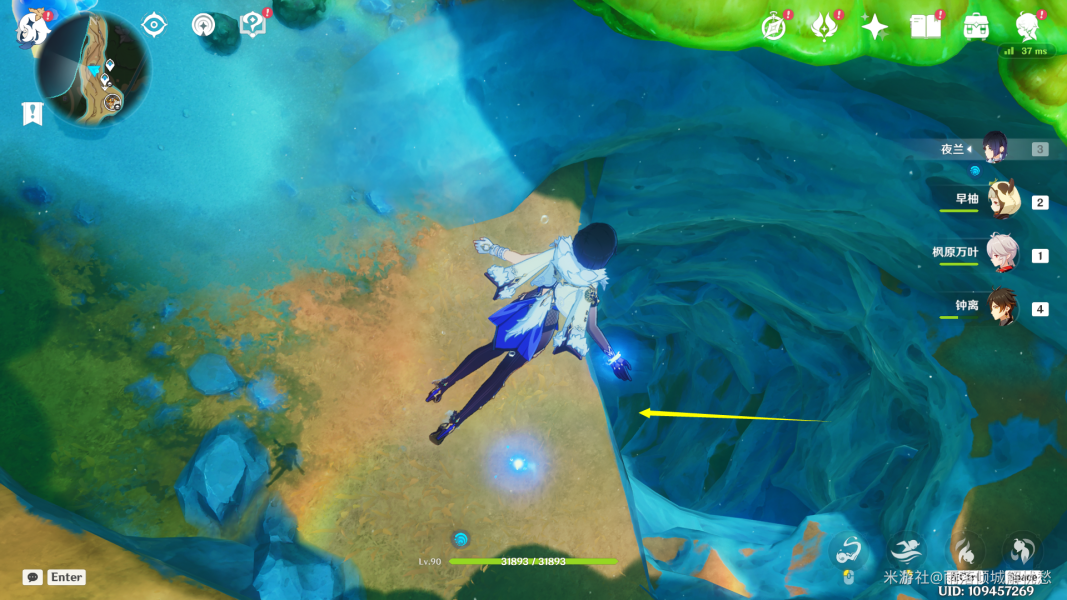Switch to party member 枫原万叶
1067x600 pixels.
pos(1001,254)
